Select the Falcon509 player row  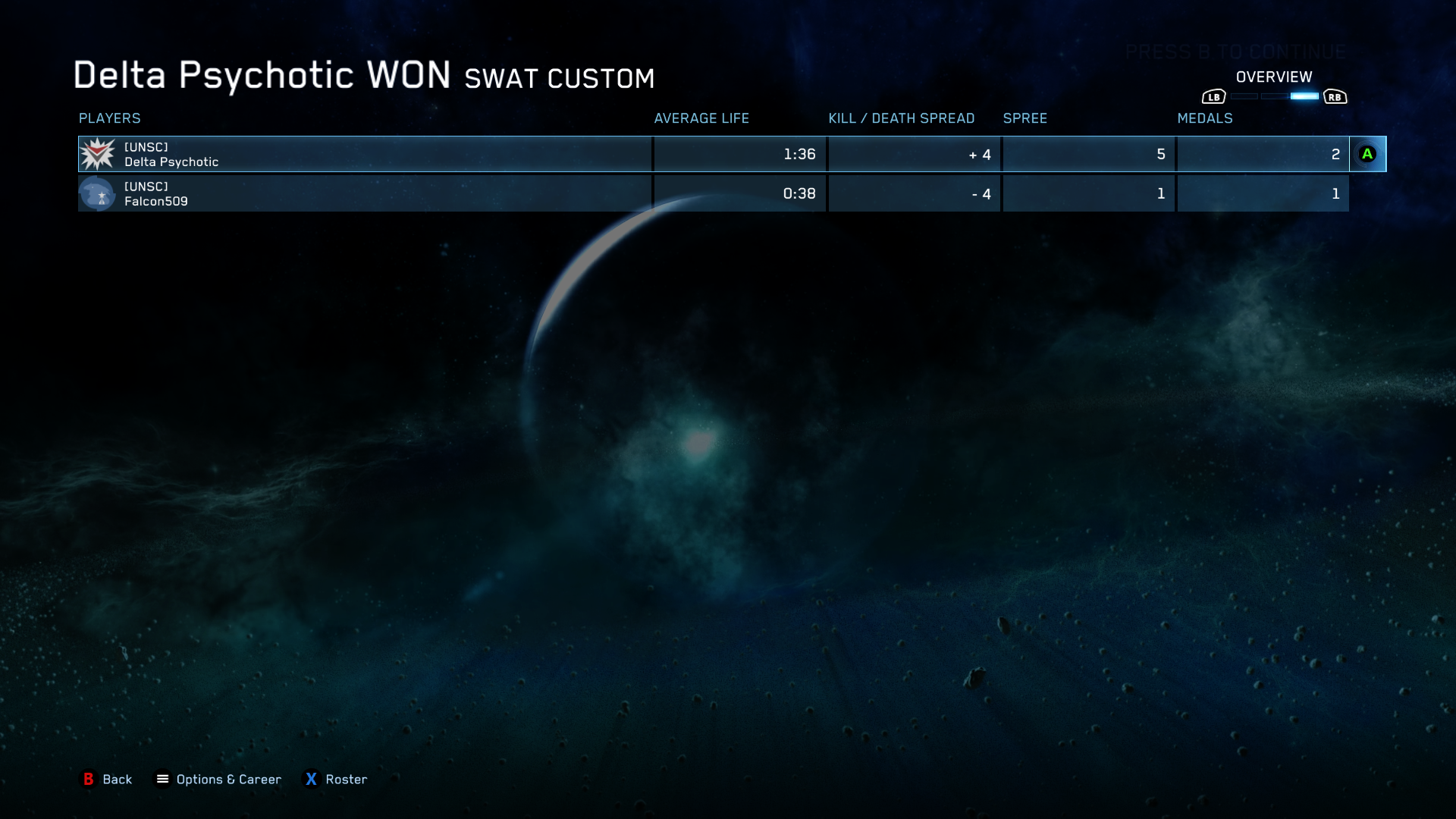[364, 194]
